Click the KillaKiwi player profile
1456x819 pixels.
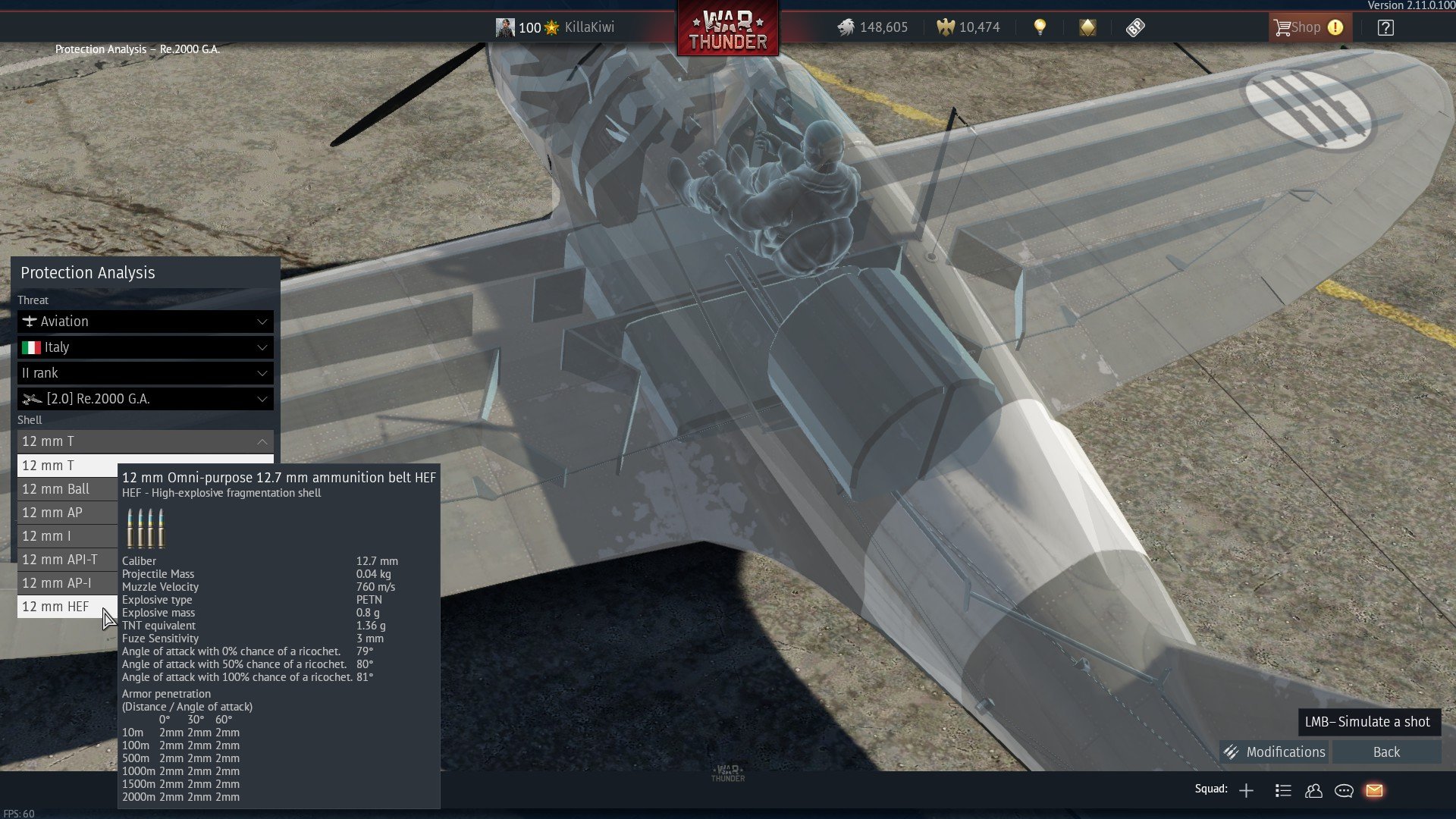(555, 27)
